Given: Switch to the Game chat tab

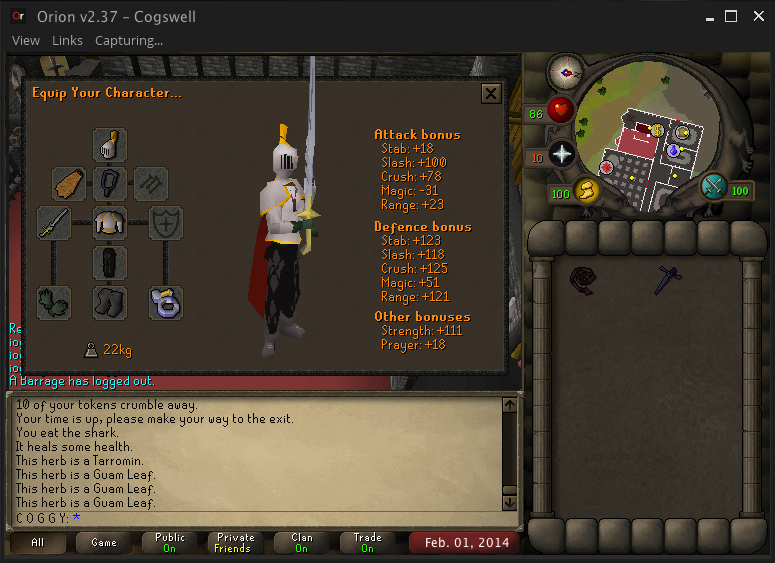Looking at the screenshot, I should coord(104,543).
